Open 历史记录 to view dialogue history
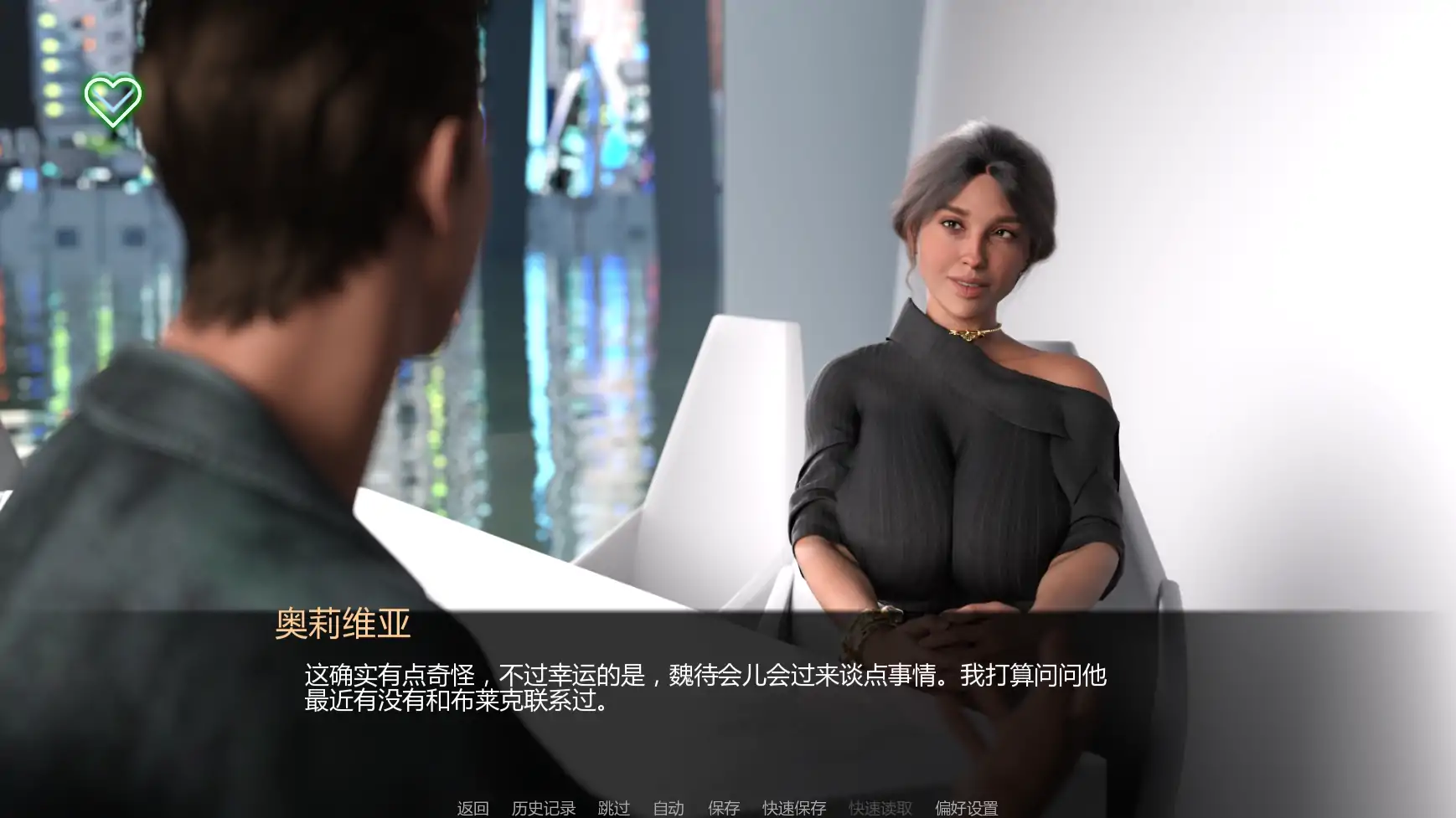 pos(543,809)
